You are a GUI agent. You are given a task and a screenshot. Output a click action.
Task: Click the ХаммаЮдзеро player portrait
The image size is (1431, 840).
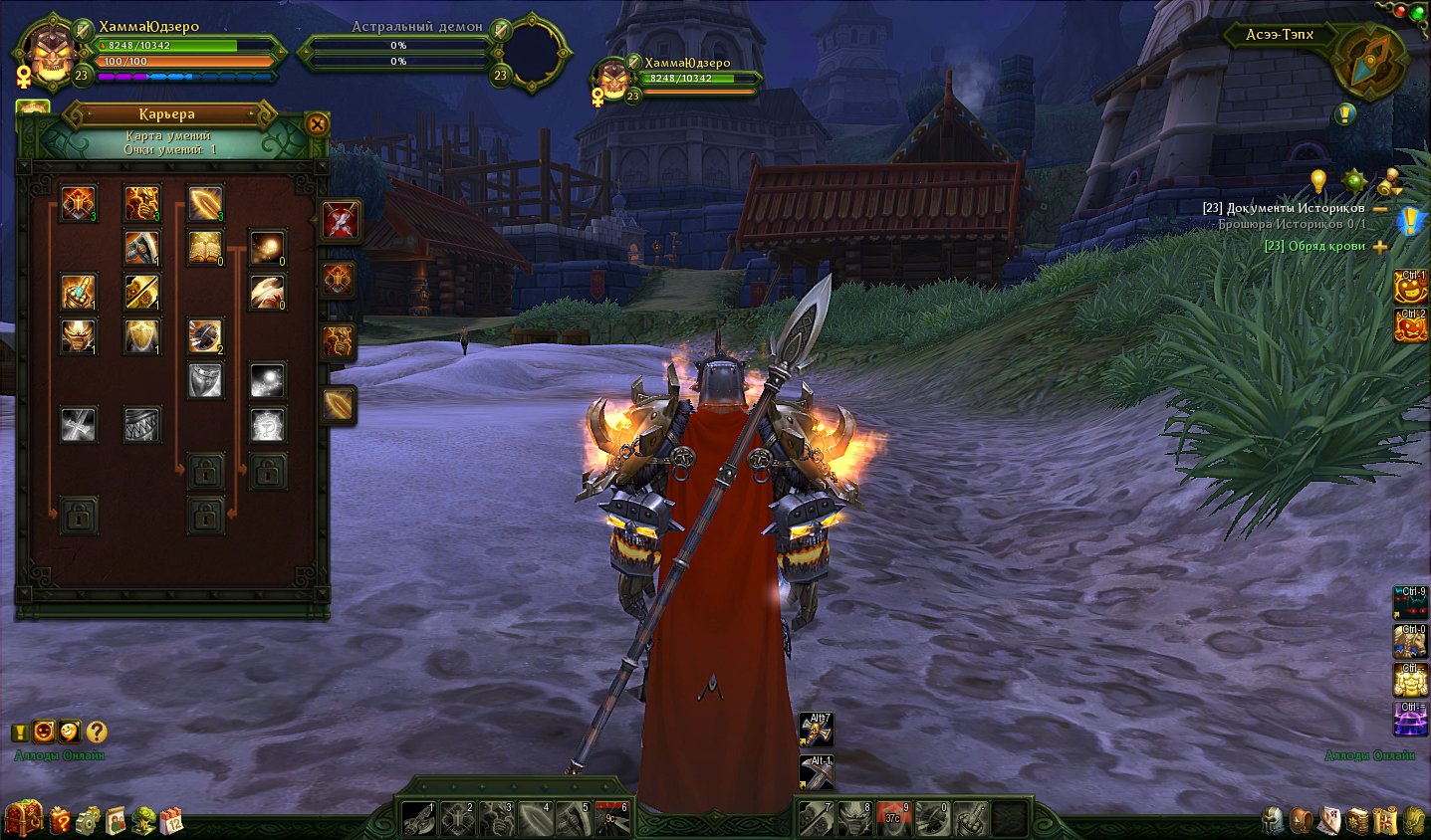48,54
